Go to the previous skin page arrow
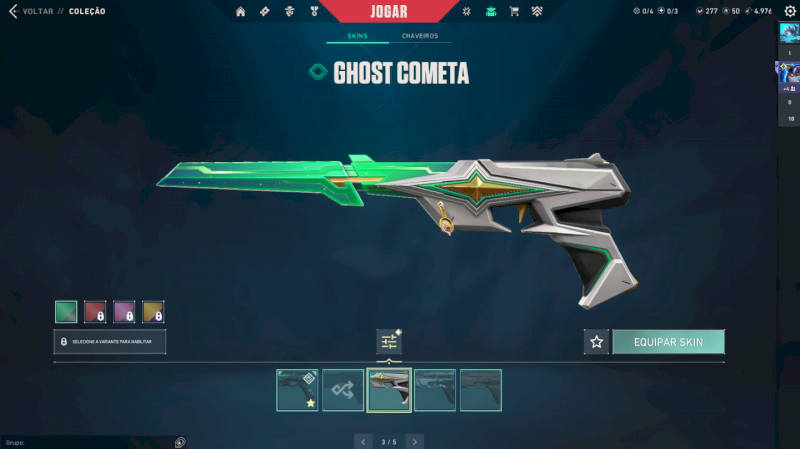This screenshot has width=800, height=449. click(x=363, y=441)
